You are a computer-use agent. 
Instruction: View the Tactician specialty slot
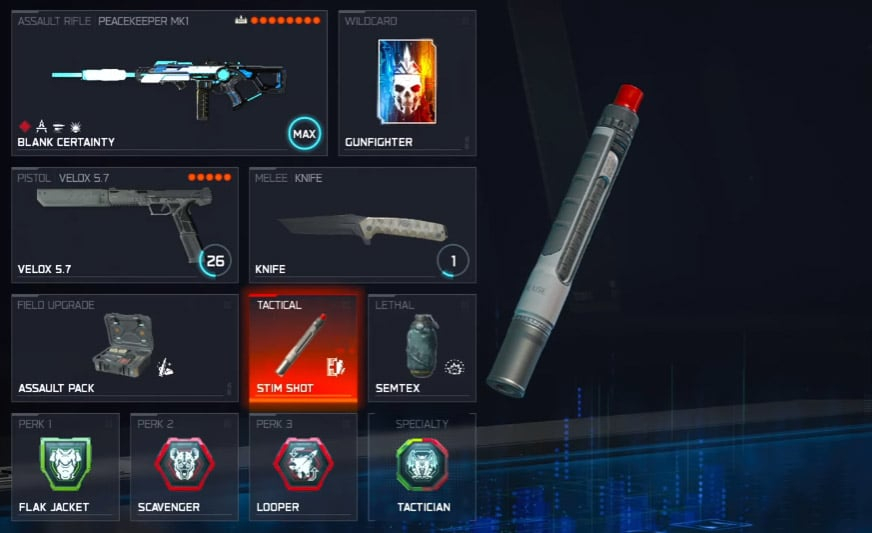pyautogui.click(x=422, y=467)
